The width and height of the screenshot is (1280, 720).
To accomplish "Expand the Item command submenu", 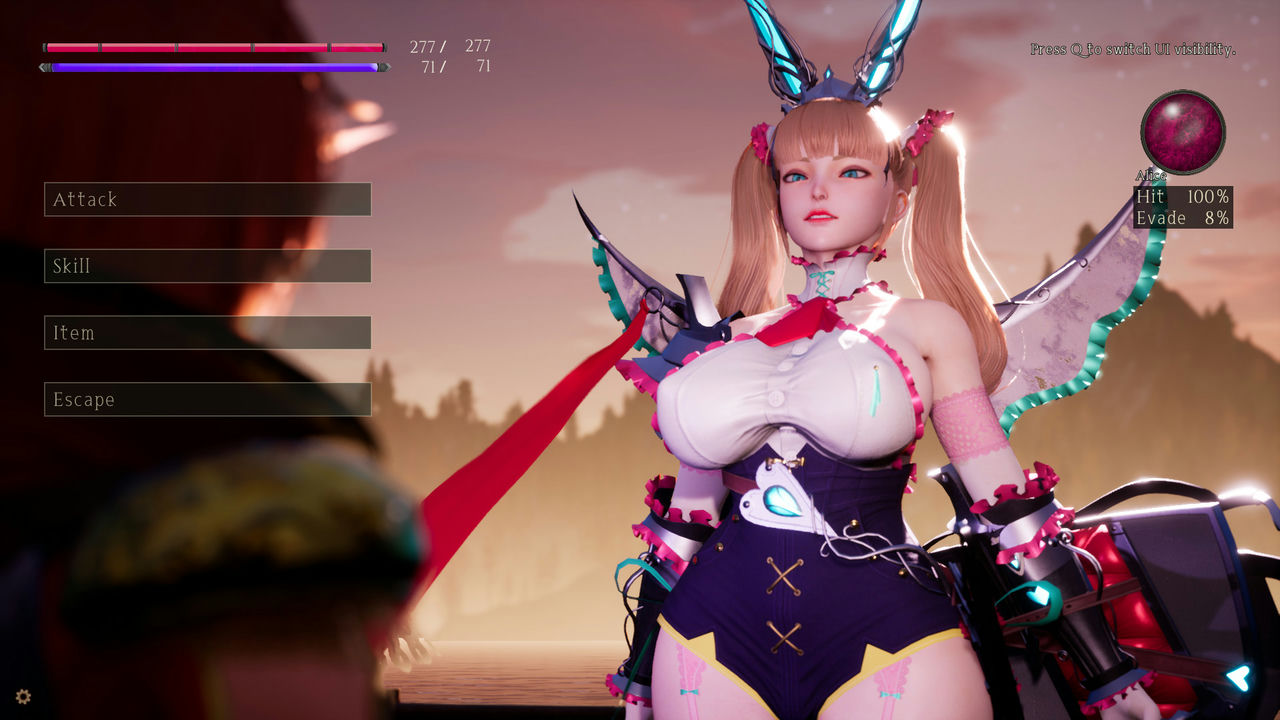I will (x=206, y=333).
